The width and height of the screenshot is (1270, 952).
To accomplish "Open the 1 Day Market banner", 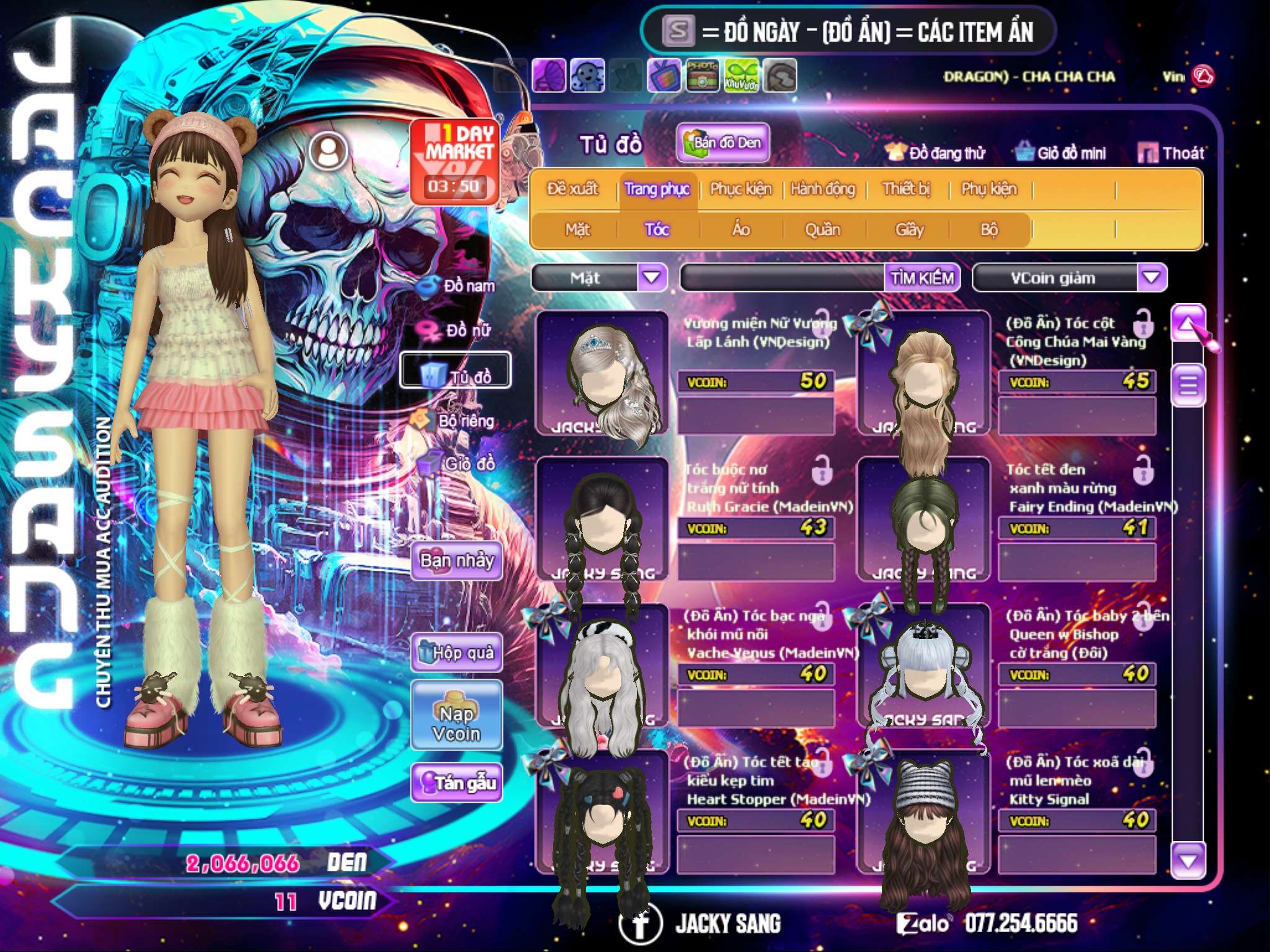I will coord(455,161).
